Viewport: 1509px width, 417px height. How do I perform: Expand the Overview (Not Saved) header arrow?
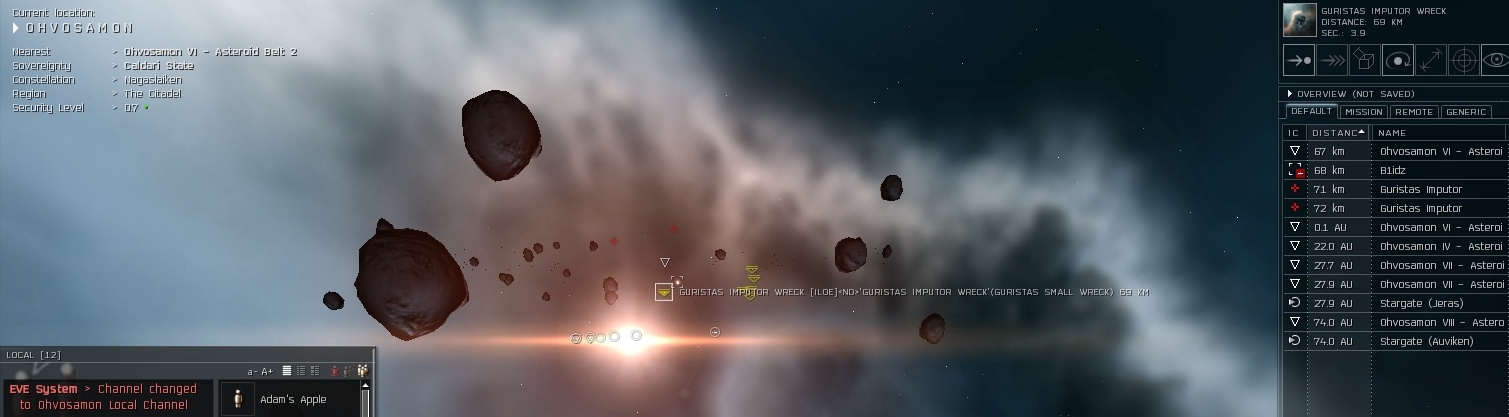(1290, 94)
